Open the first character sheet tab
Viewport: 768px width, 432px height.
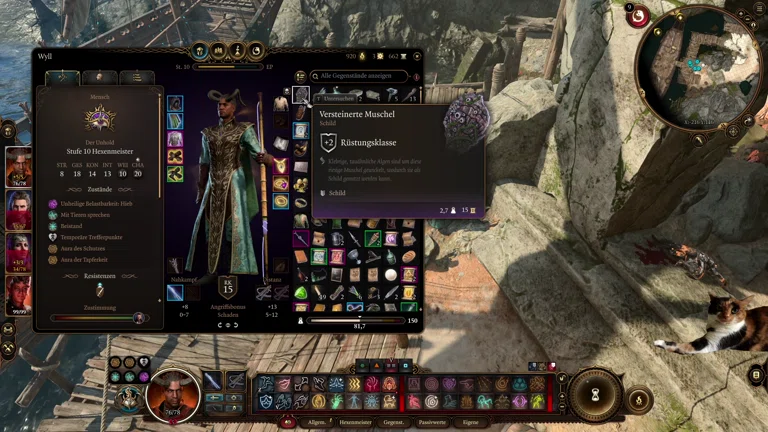tap(63, 77)
